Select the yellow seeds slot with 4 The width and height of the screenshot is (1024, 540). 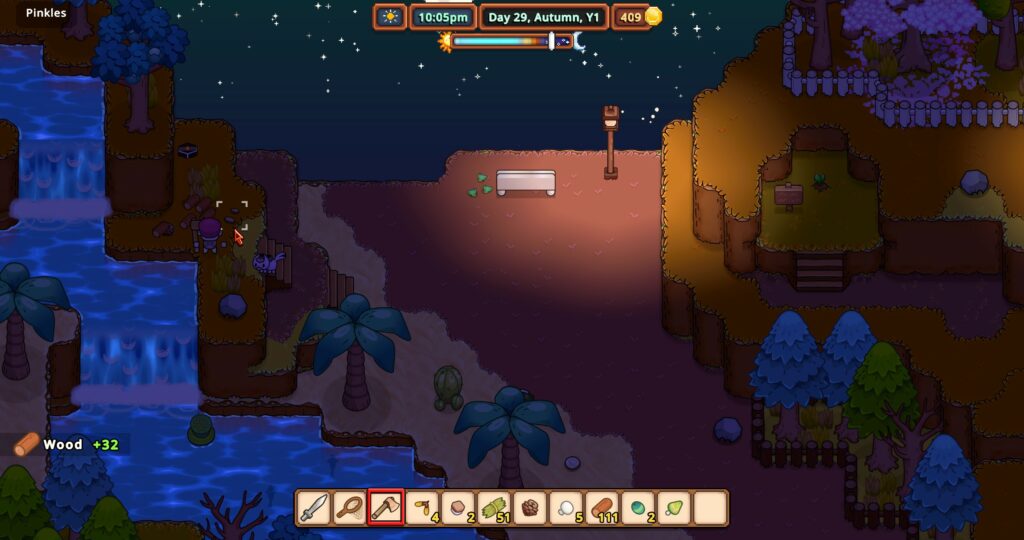coord(422,508)
